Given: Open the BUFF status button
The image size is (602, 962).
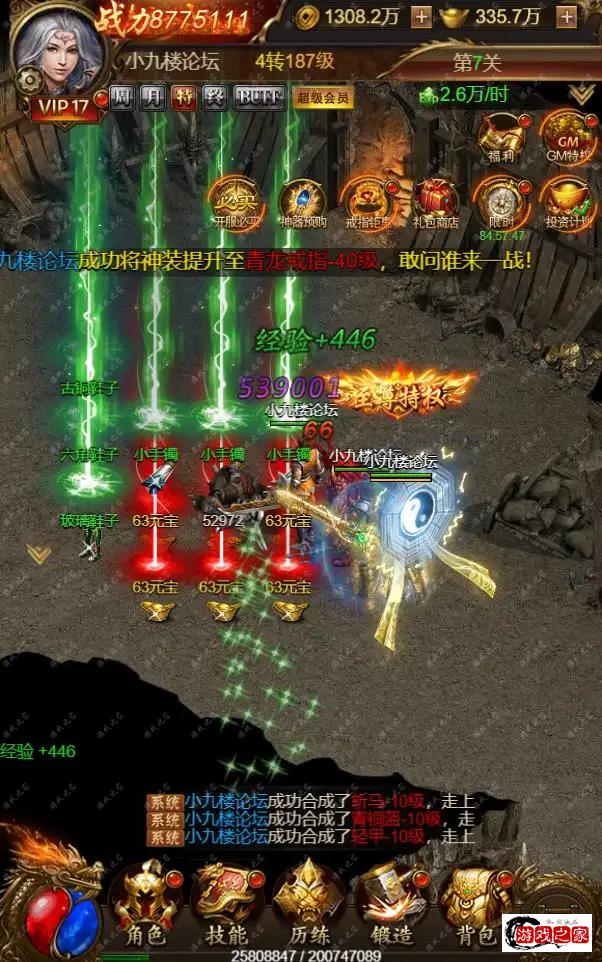Looking at the screenshot, I should [258, 97].
